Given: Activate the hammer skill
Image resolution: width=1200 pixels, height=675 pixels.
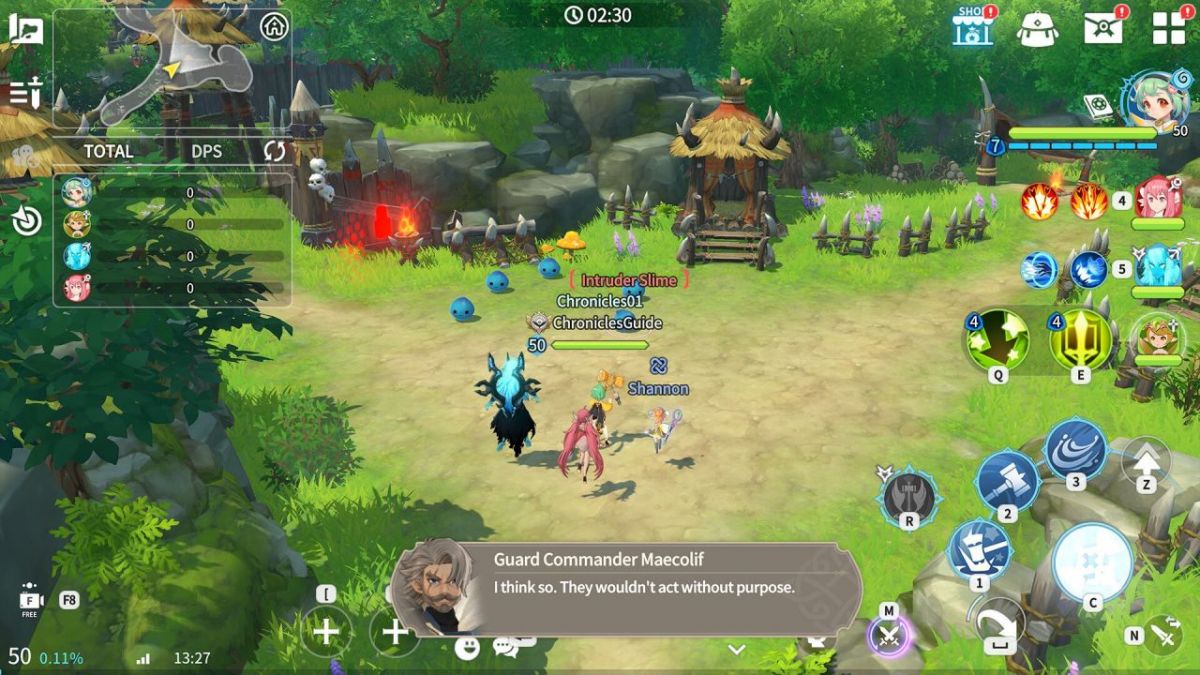Looking at the screenshot, I should 1009,478.
